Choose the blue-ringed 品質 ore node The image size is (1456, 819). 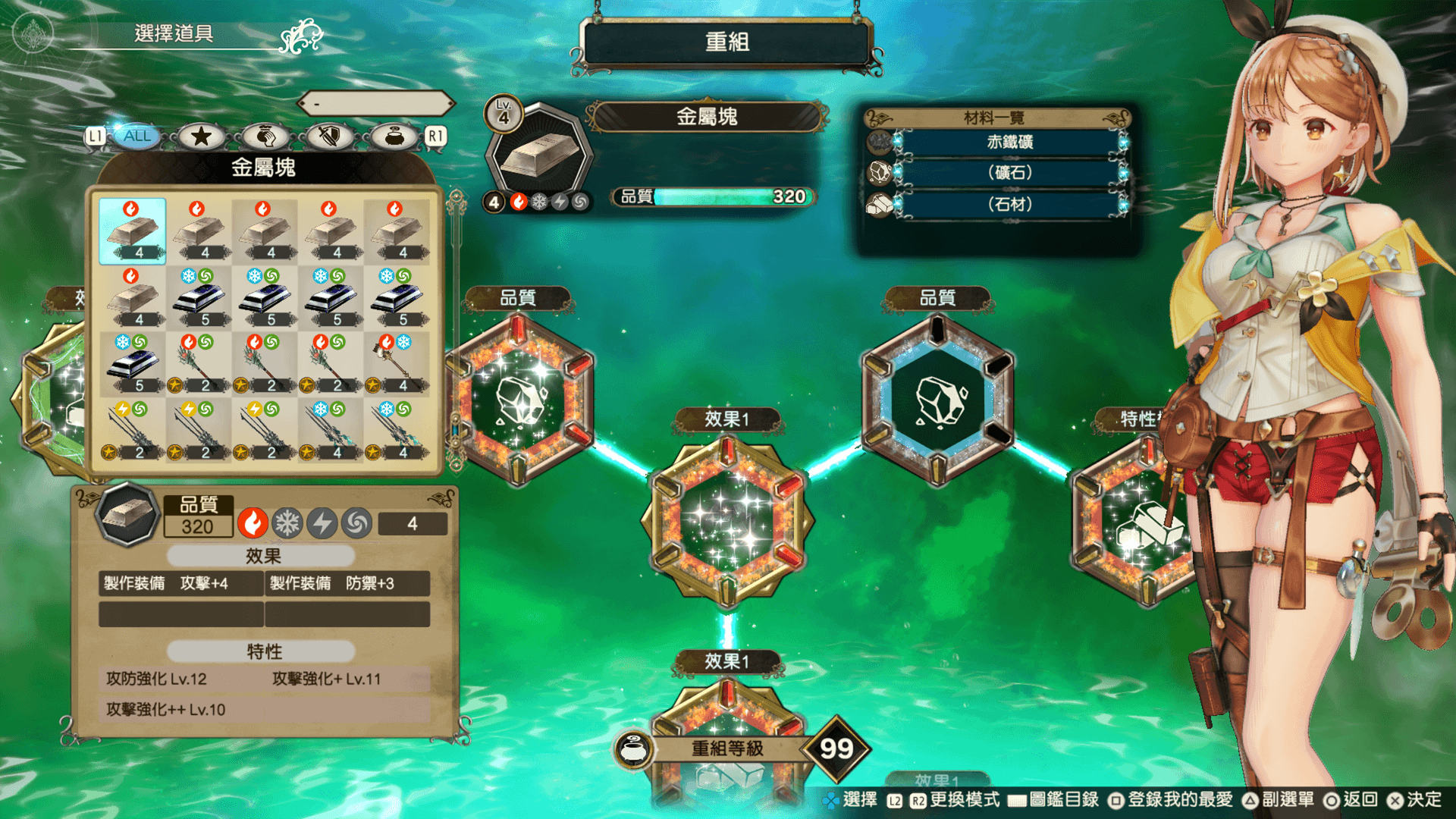pyautogui.click(x=939, y=399)
